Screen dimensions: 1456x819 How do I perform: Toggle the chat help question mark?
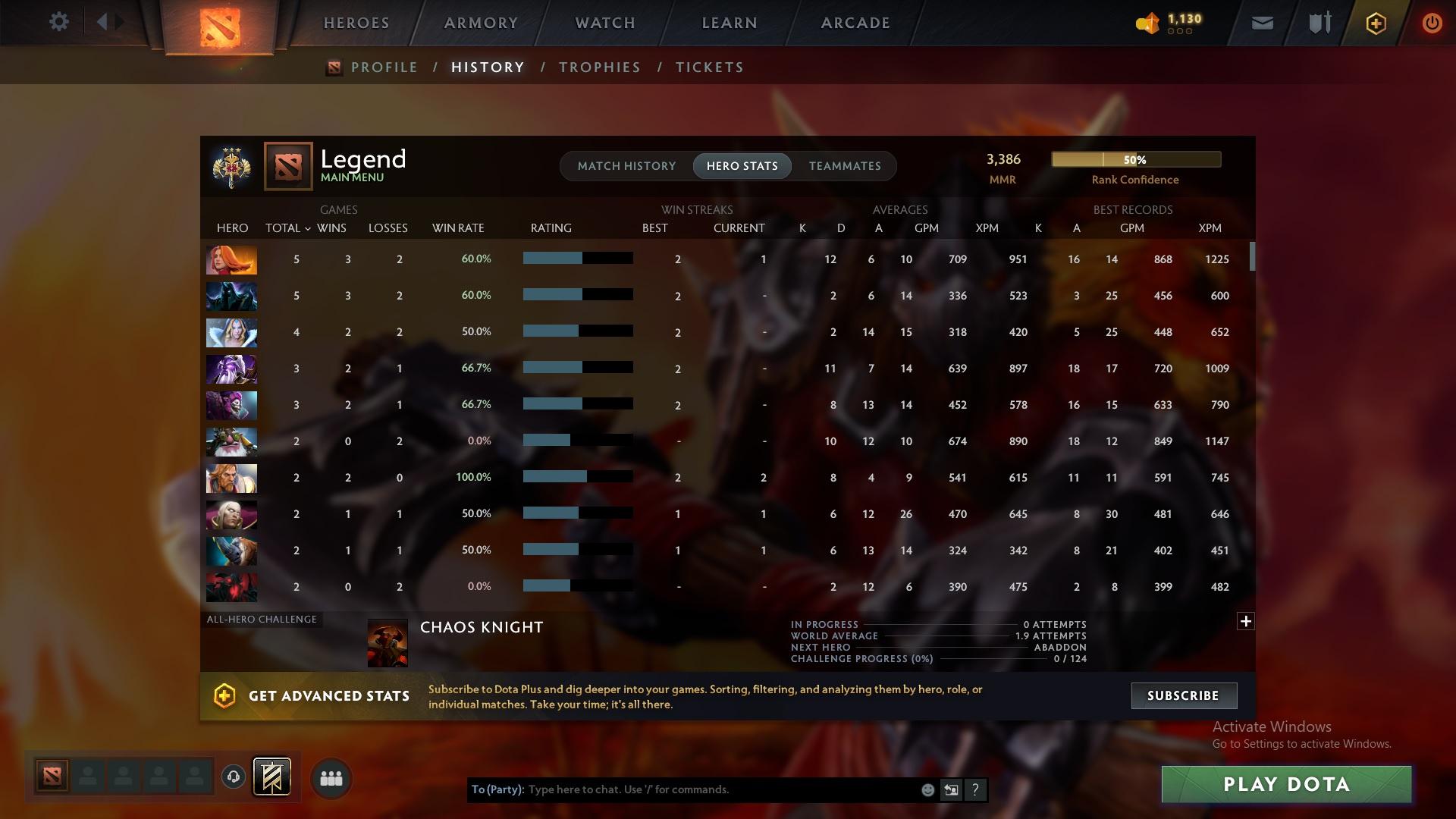[x=976, y=789]
